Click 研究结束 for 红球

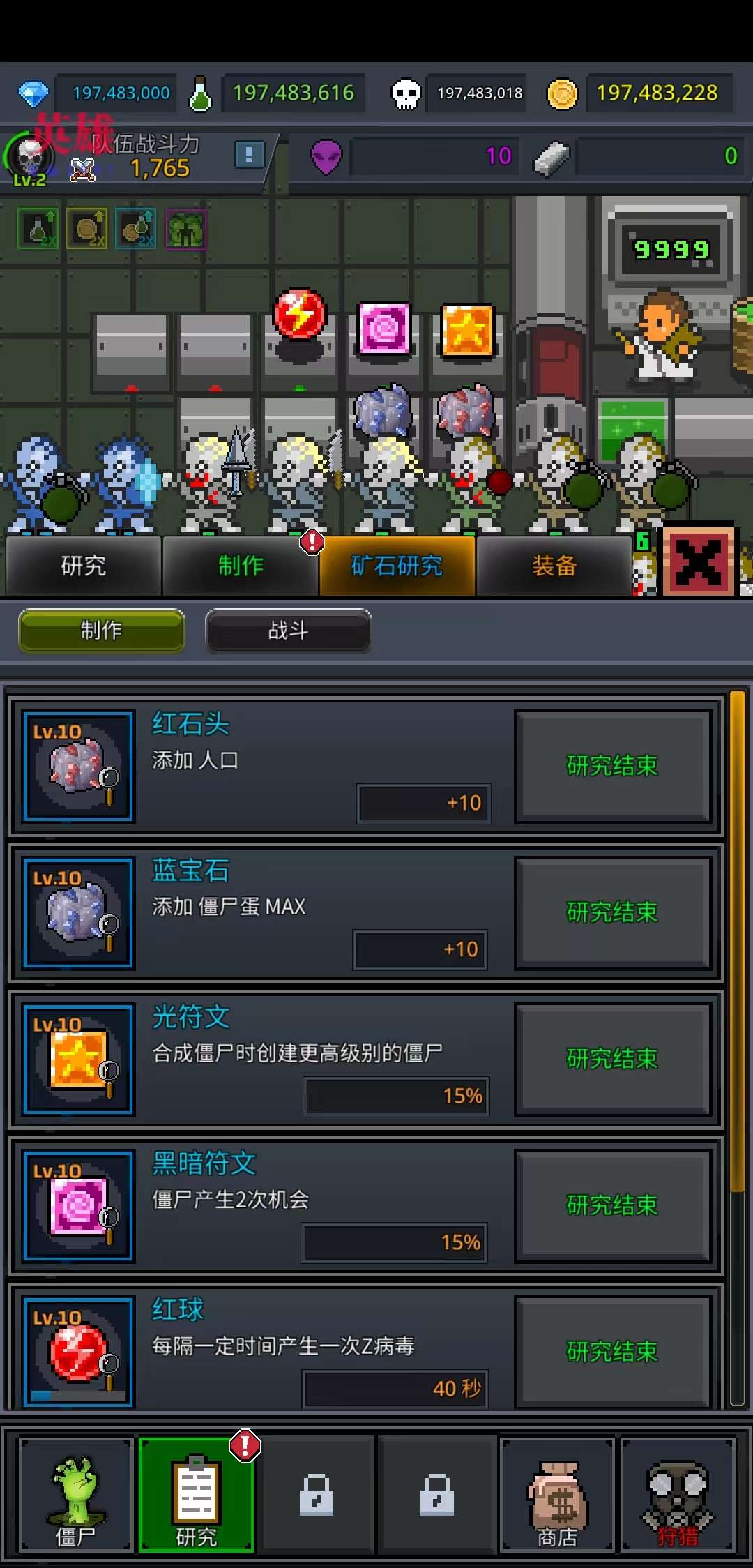(x=612, y=1352)
